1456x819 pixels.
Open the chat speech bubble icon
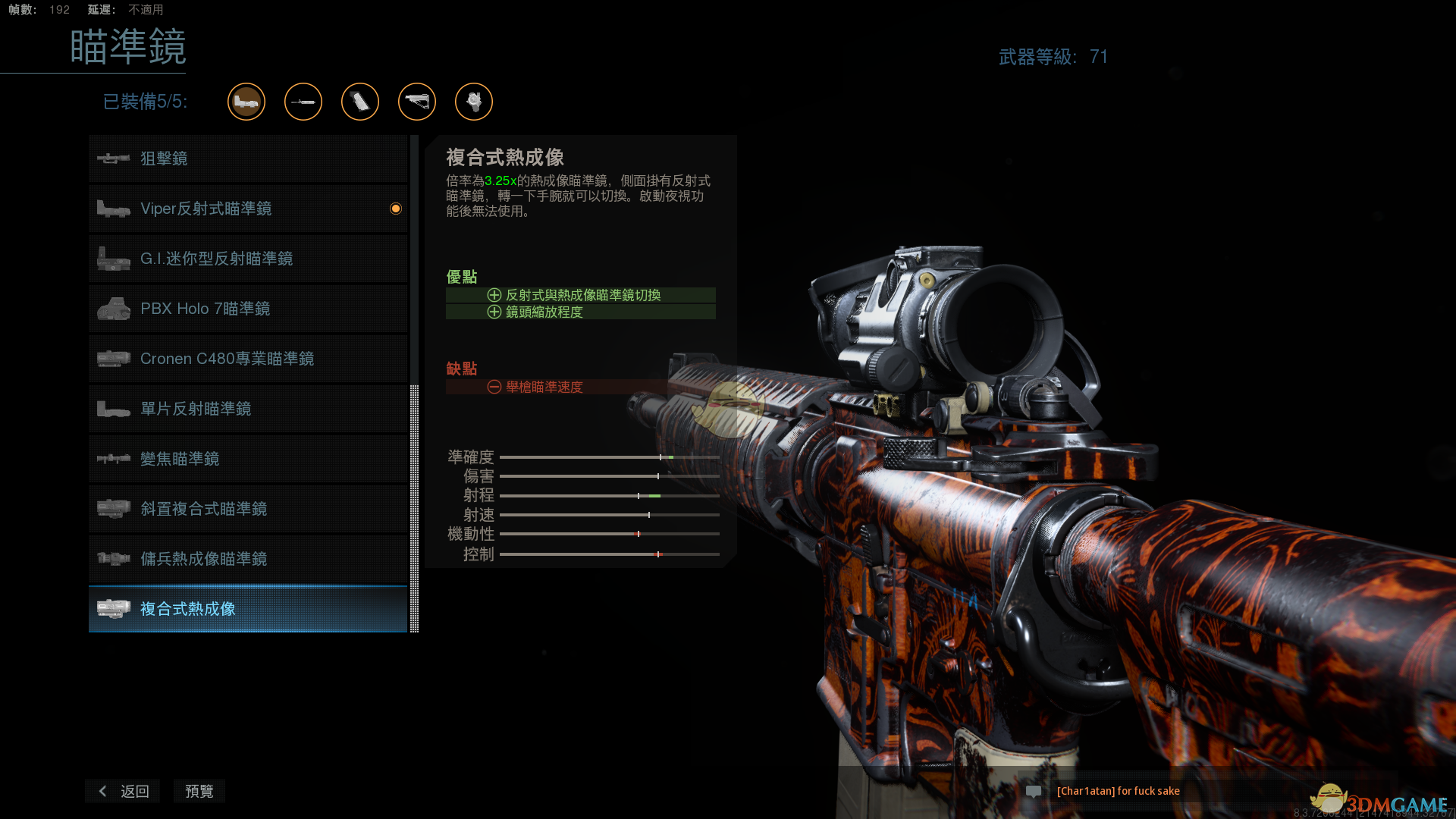coord(1034,791)
